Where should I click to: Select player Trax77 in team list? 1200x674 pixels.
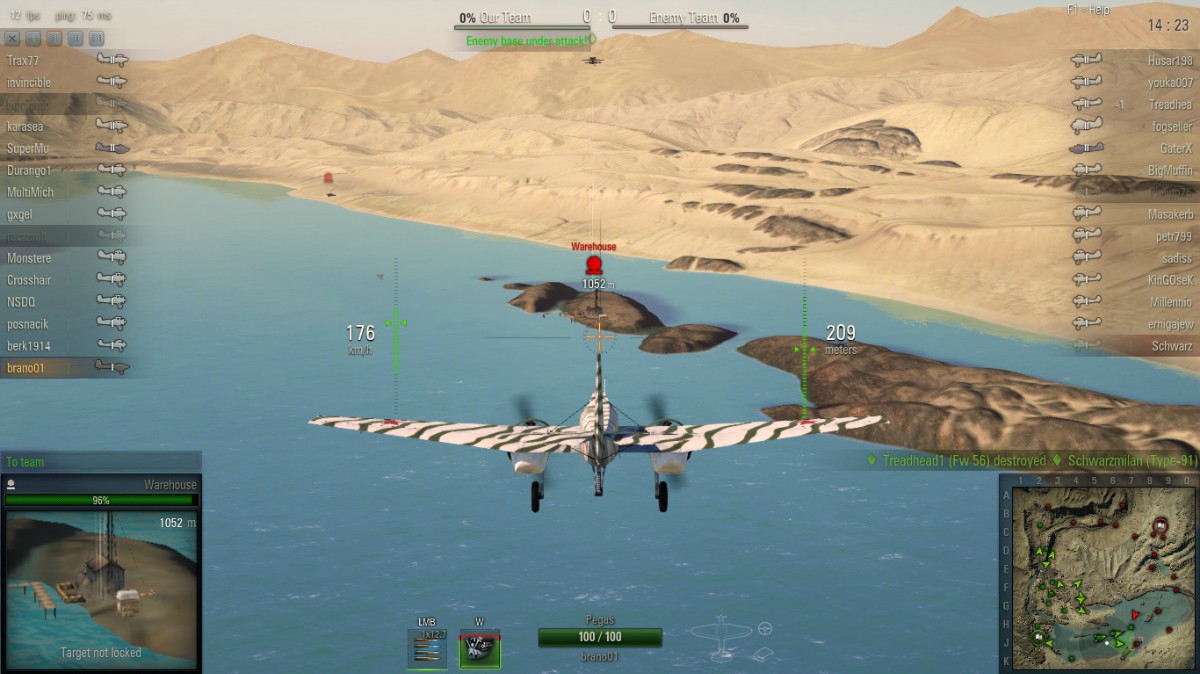tap(23, 61)
